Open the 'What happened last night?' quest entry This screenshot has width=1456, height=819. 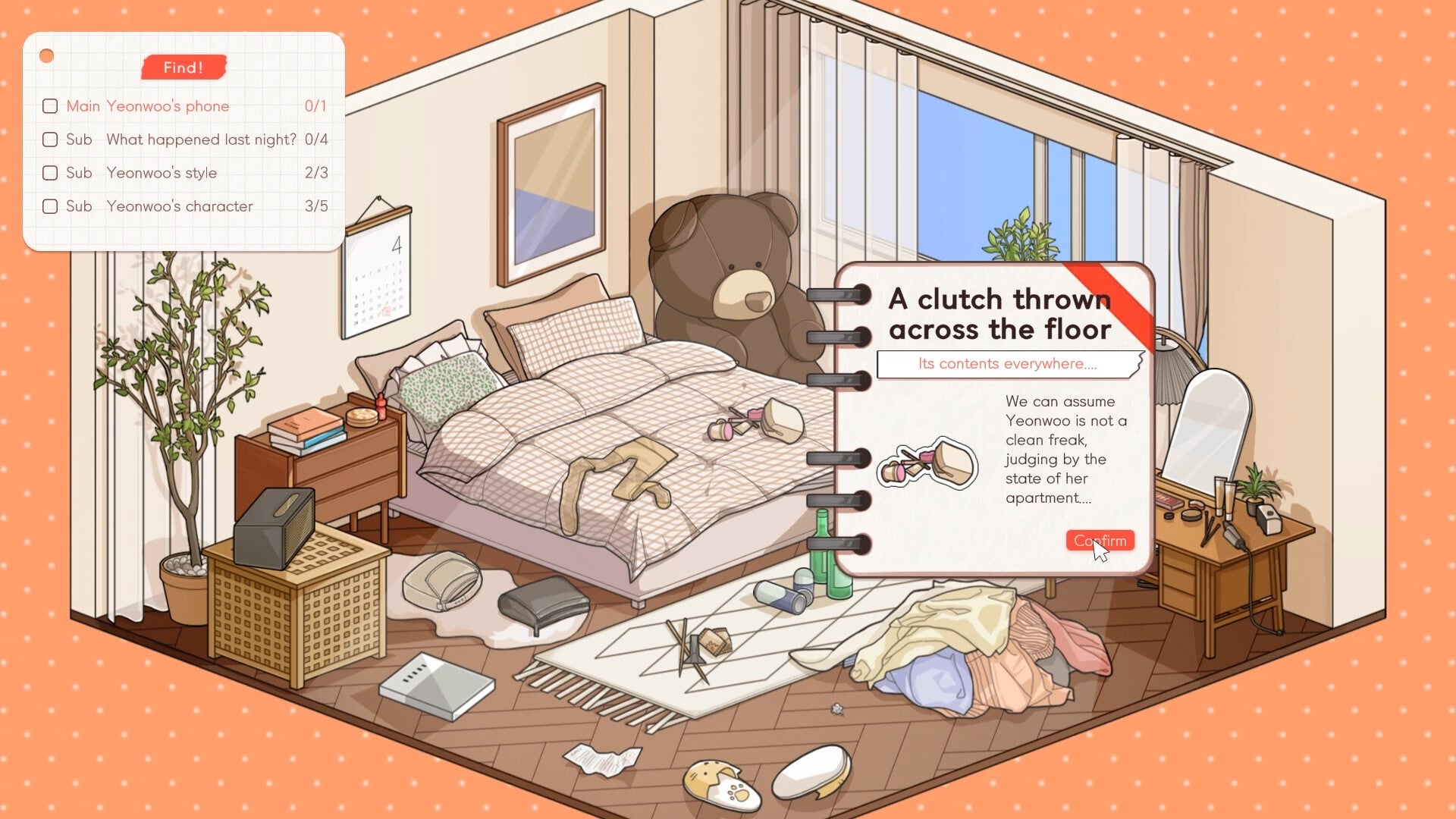coord(201,140)
